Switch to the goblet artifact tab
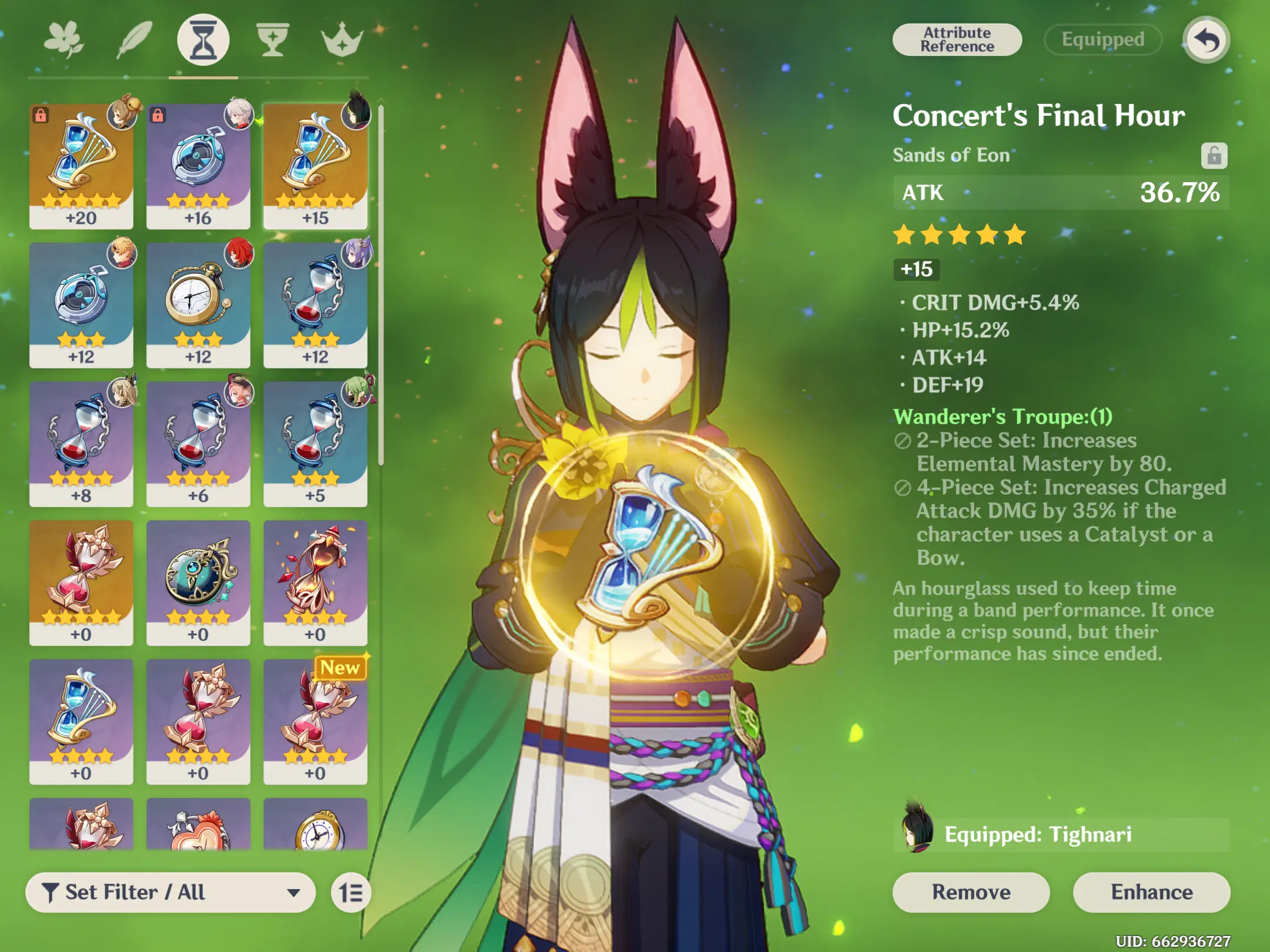Screen dimensions: 1270x952 pos(273,40)
